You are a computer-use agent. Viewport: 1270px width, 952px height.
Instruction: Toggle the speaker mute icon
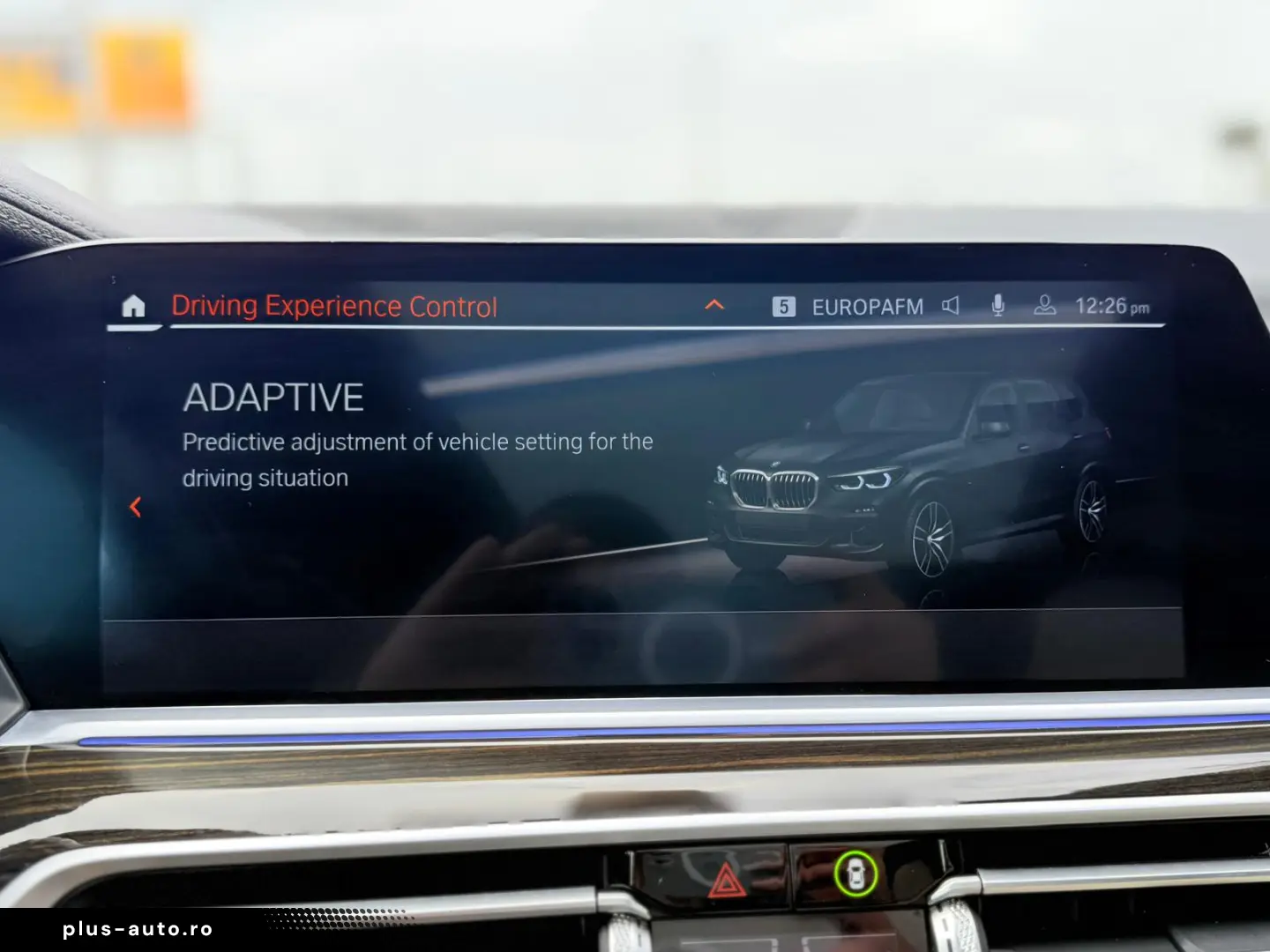pyautogui.click(x=951, y=306)
